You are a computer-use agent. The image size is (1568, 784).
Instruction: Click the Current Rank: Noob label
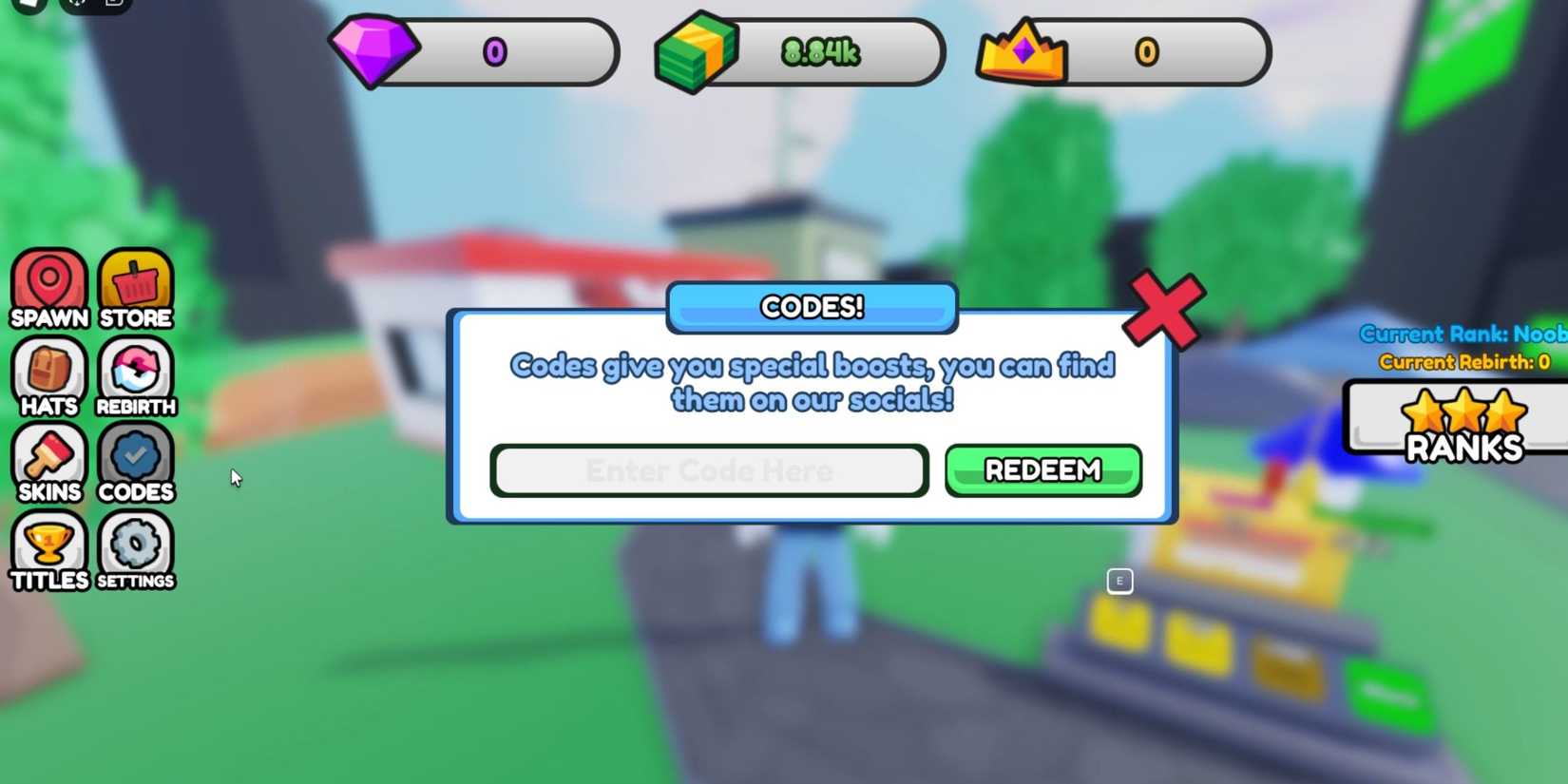pos(1463,335)
